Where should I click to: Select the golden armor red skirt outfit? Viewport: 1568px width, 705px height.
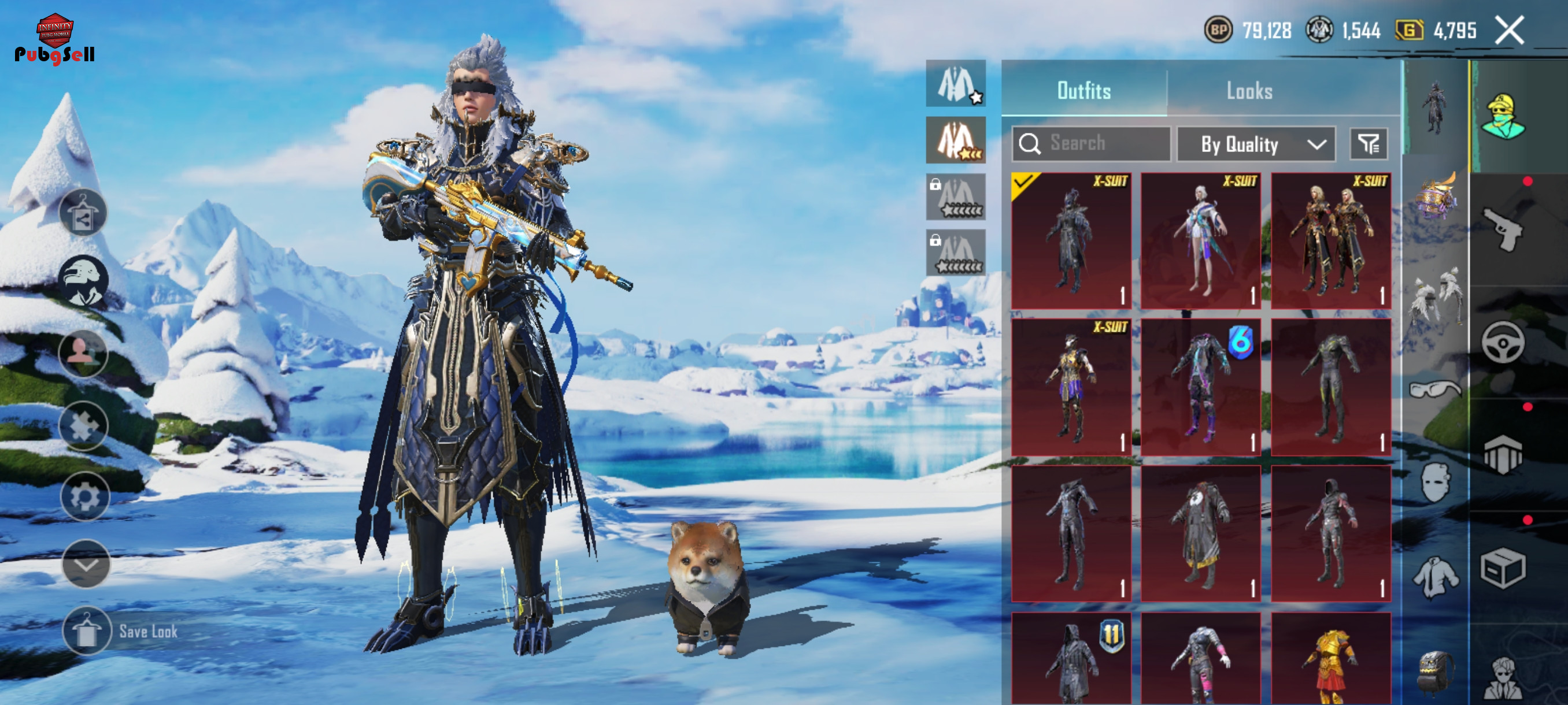click(x=1330, y=658)
